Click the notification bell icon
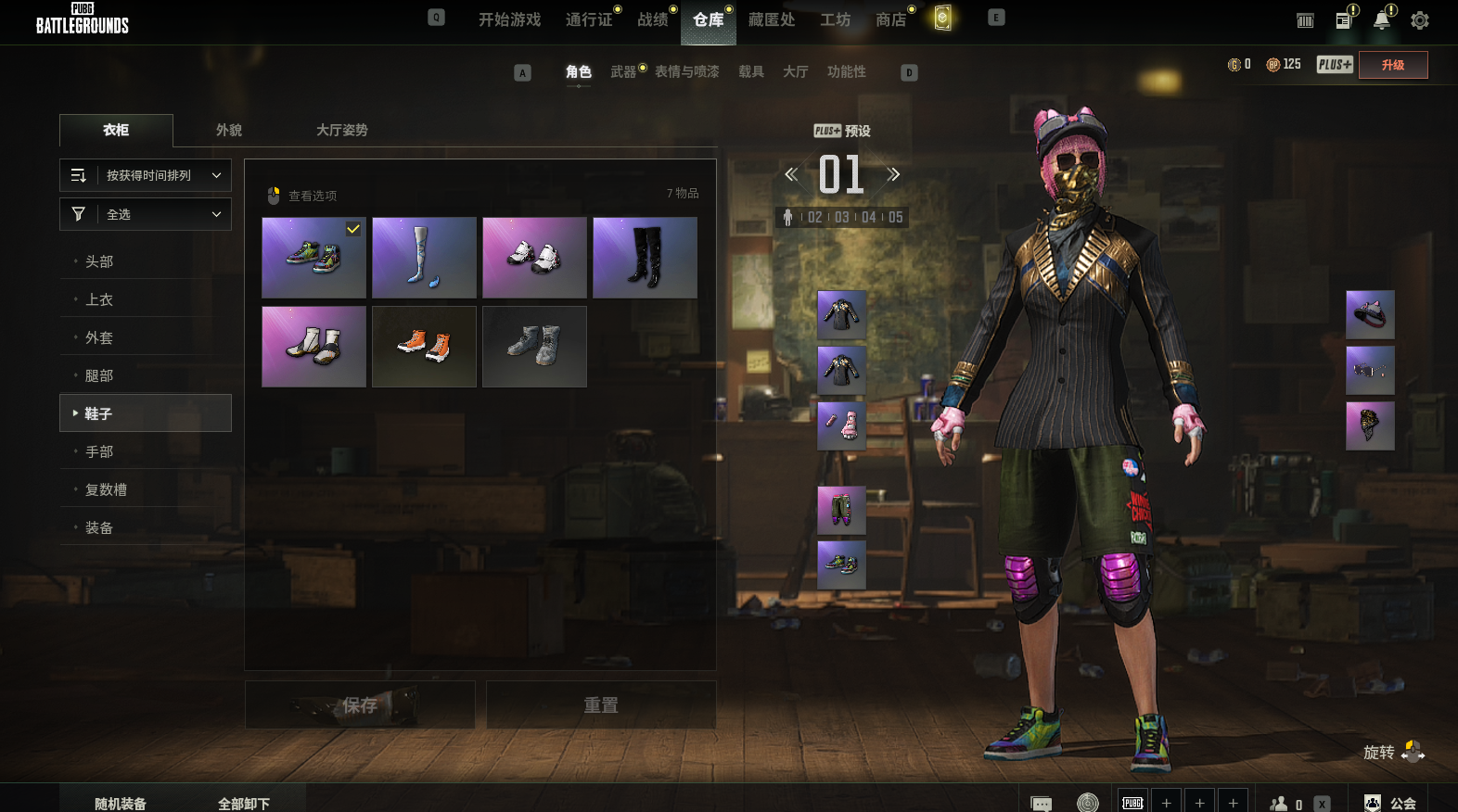 click(x=1381, y=20)
